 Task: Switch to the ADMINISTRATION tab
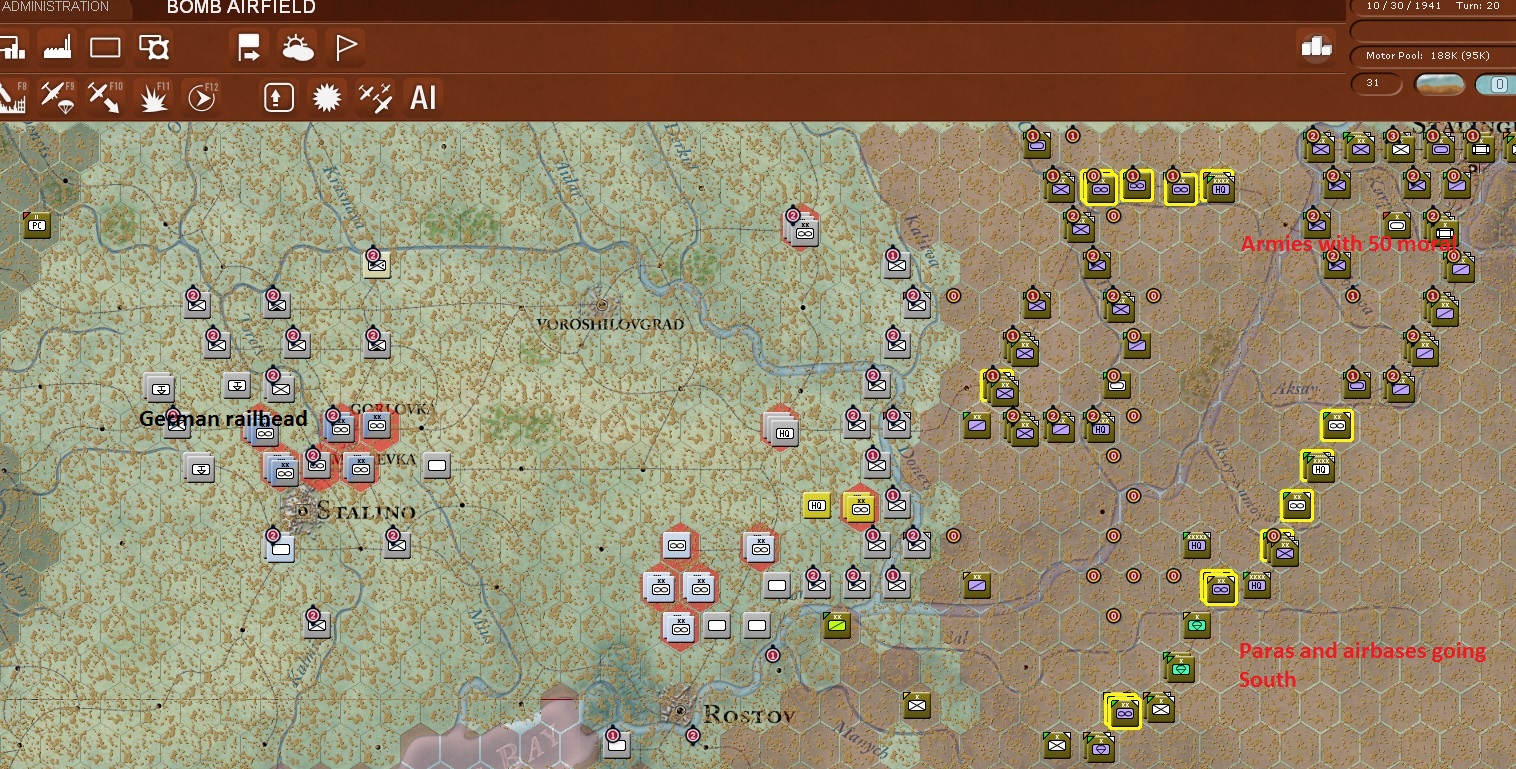55,6
